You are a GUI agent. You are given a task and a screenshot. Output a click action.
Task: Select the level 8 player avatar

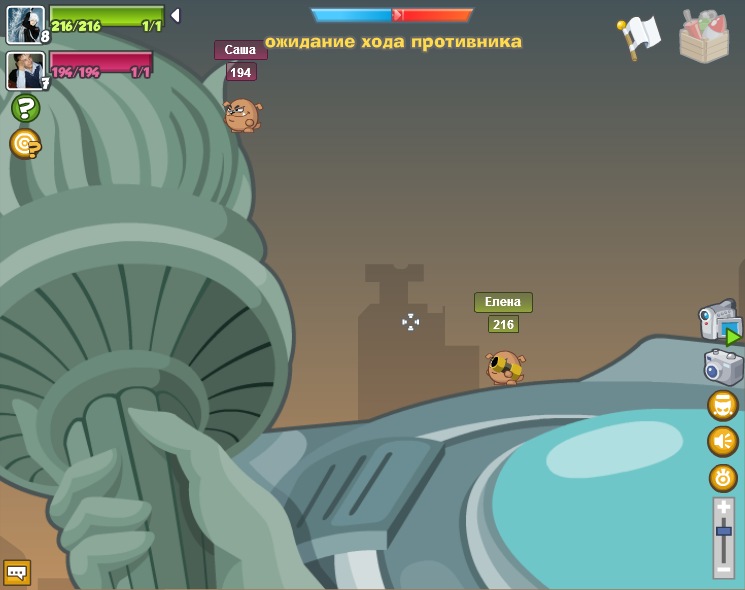tap(25, 24)
